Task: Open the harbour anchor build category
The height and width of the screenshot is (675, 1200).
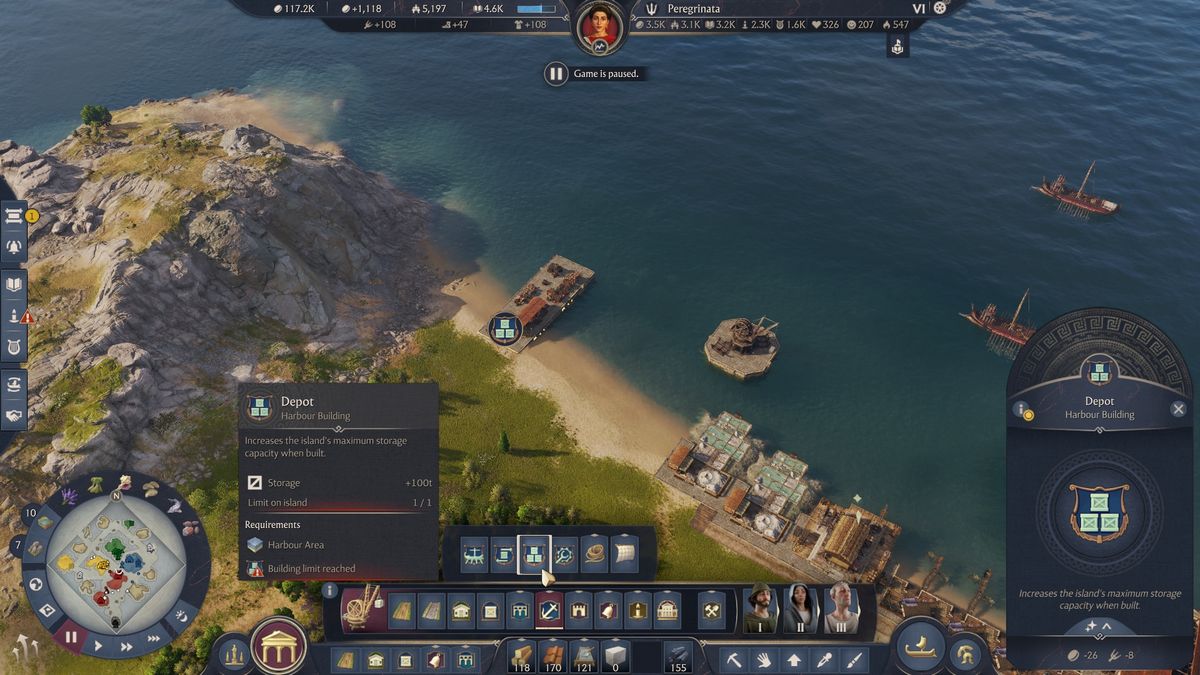Action: (x=549, y=609)
